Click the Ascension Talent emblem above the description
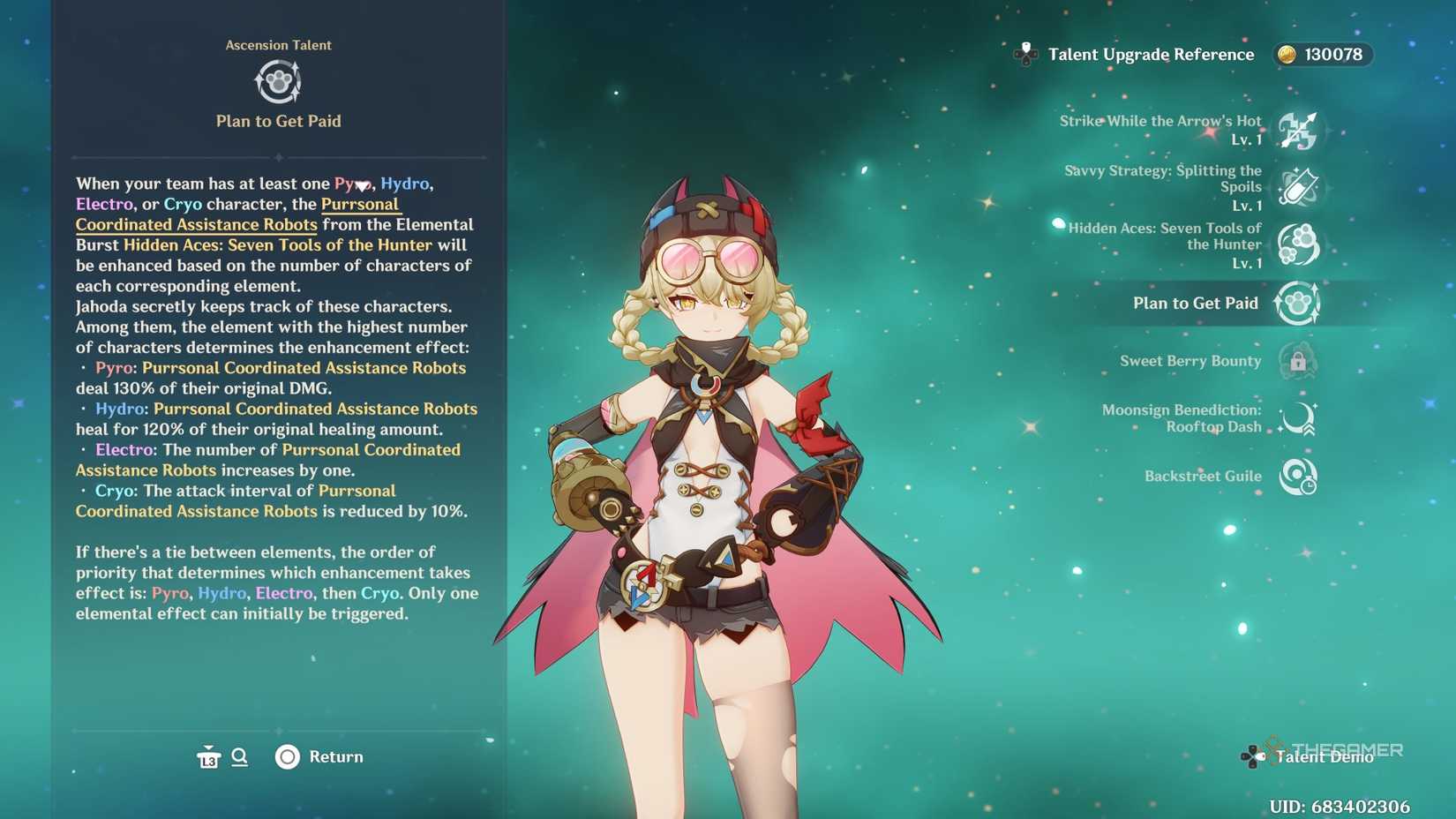1456x819 pixels. pos(278,81)
